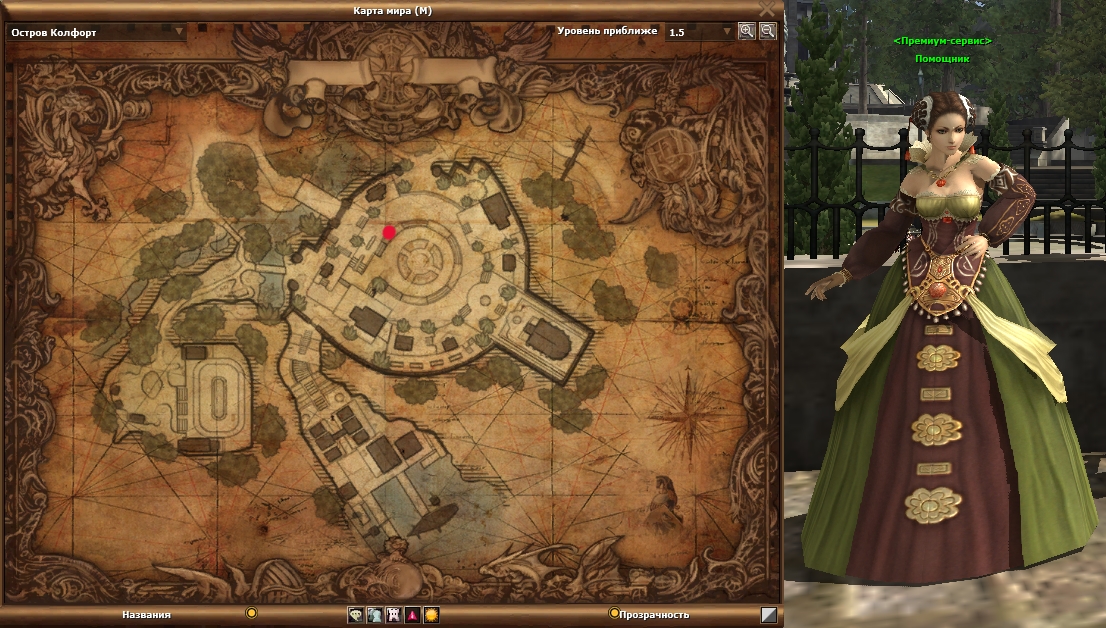Toggle the yellow sun map filter icon
Viewport: 1106px width, 628px height.
click(431, 615)
